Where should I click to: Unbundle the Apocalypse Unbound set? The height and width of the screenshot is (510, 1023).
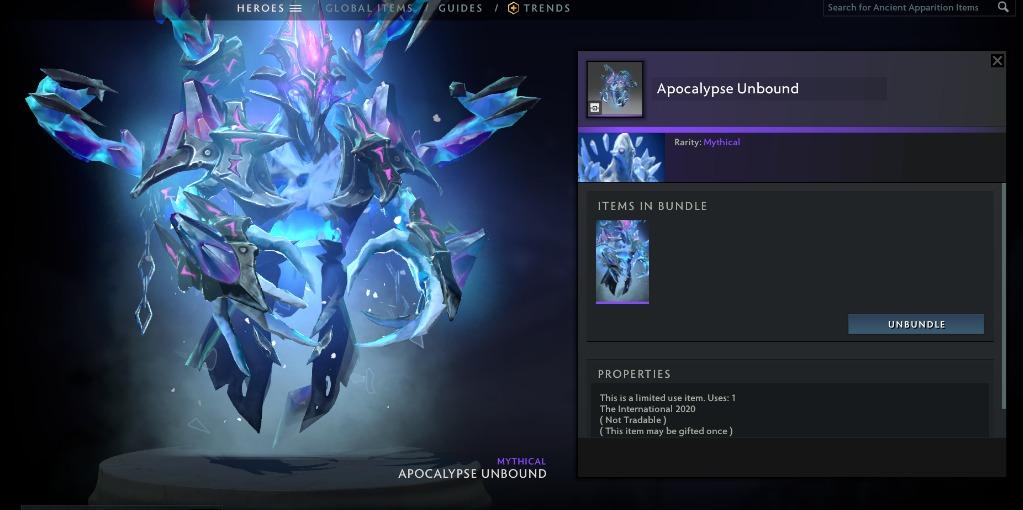[x=916, y=324]
